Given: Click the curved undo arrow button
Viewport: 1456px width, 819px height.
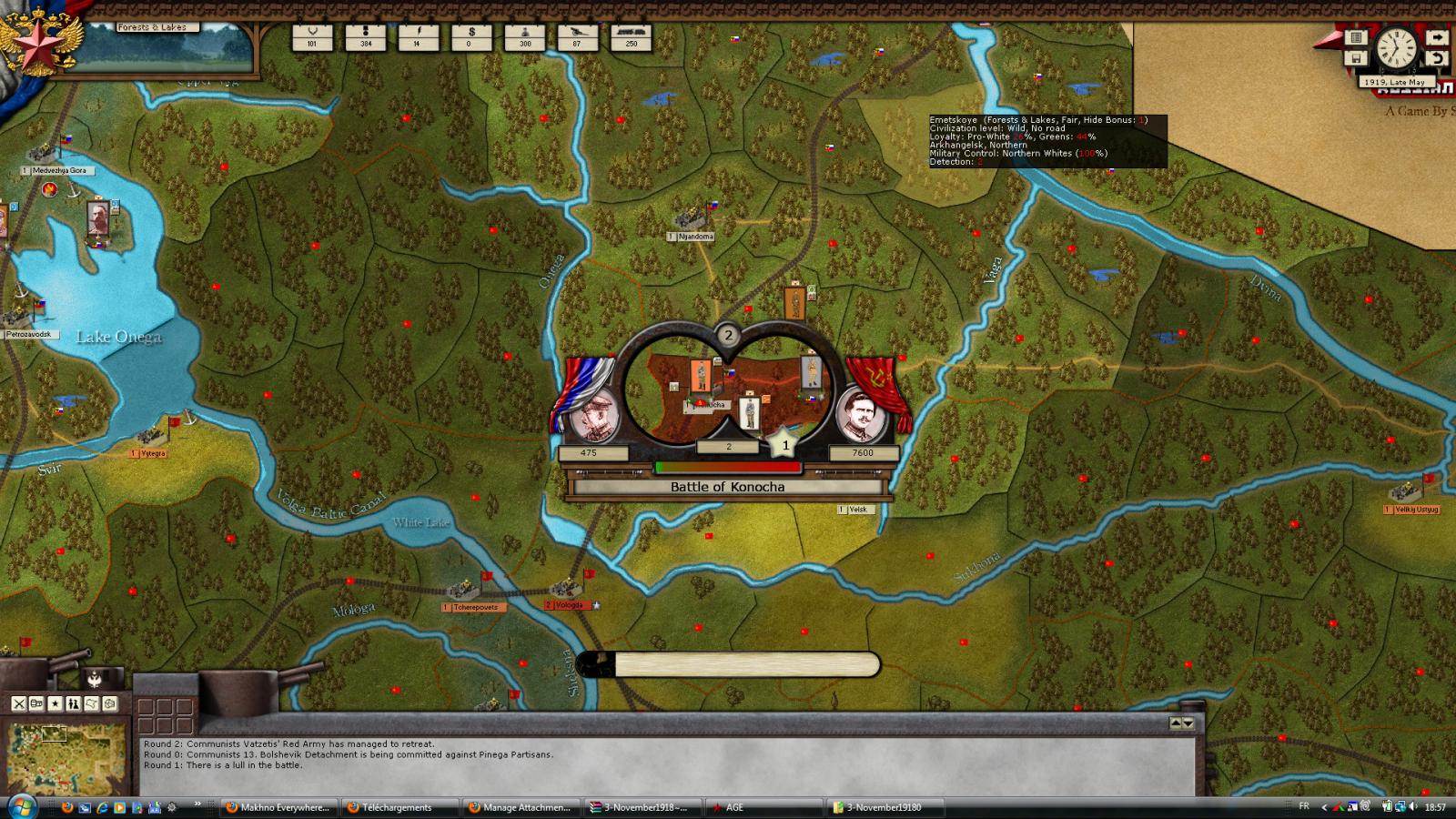Looking at the screenshot, I should [x=1436, y=58].
